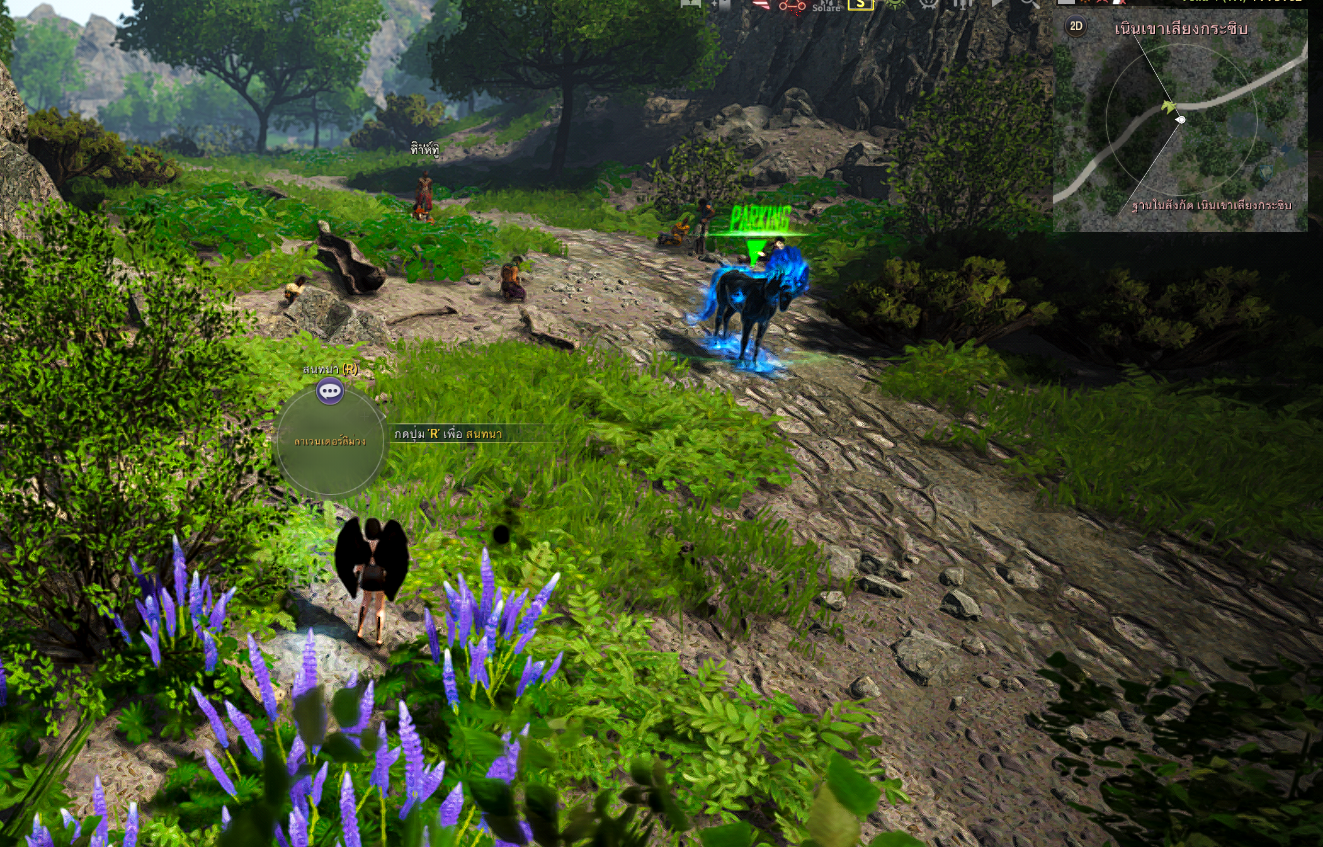
Task: Open the magnifying glass search icon
Action: coord(1027,4)
